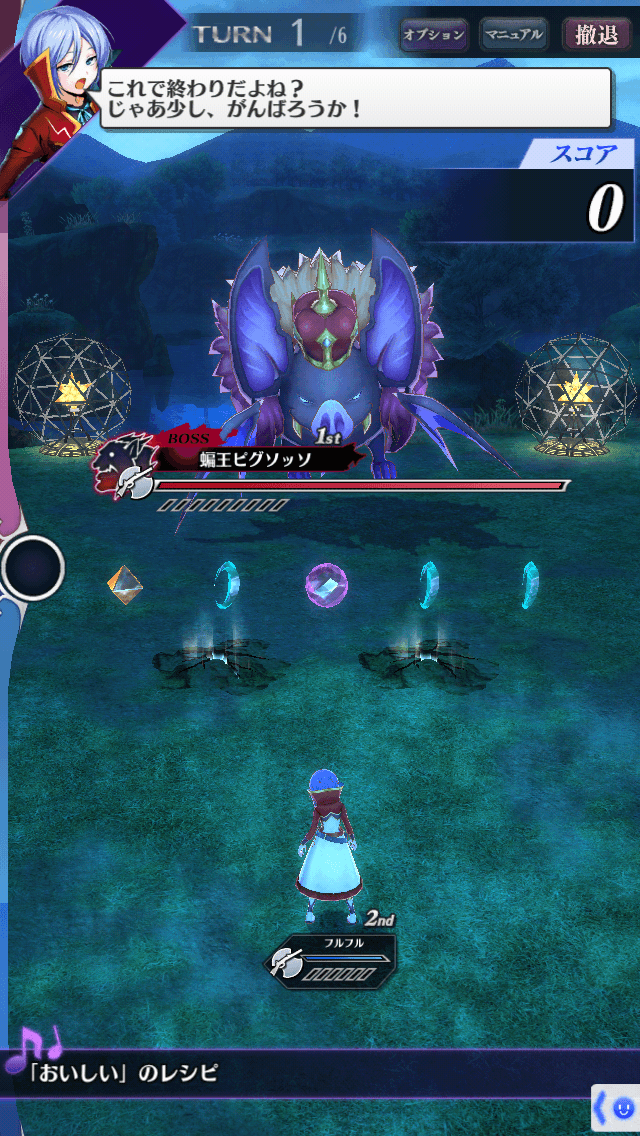Open the オプション options menu
The image size is (640, 1136).
(434, 35)
